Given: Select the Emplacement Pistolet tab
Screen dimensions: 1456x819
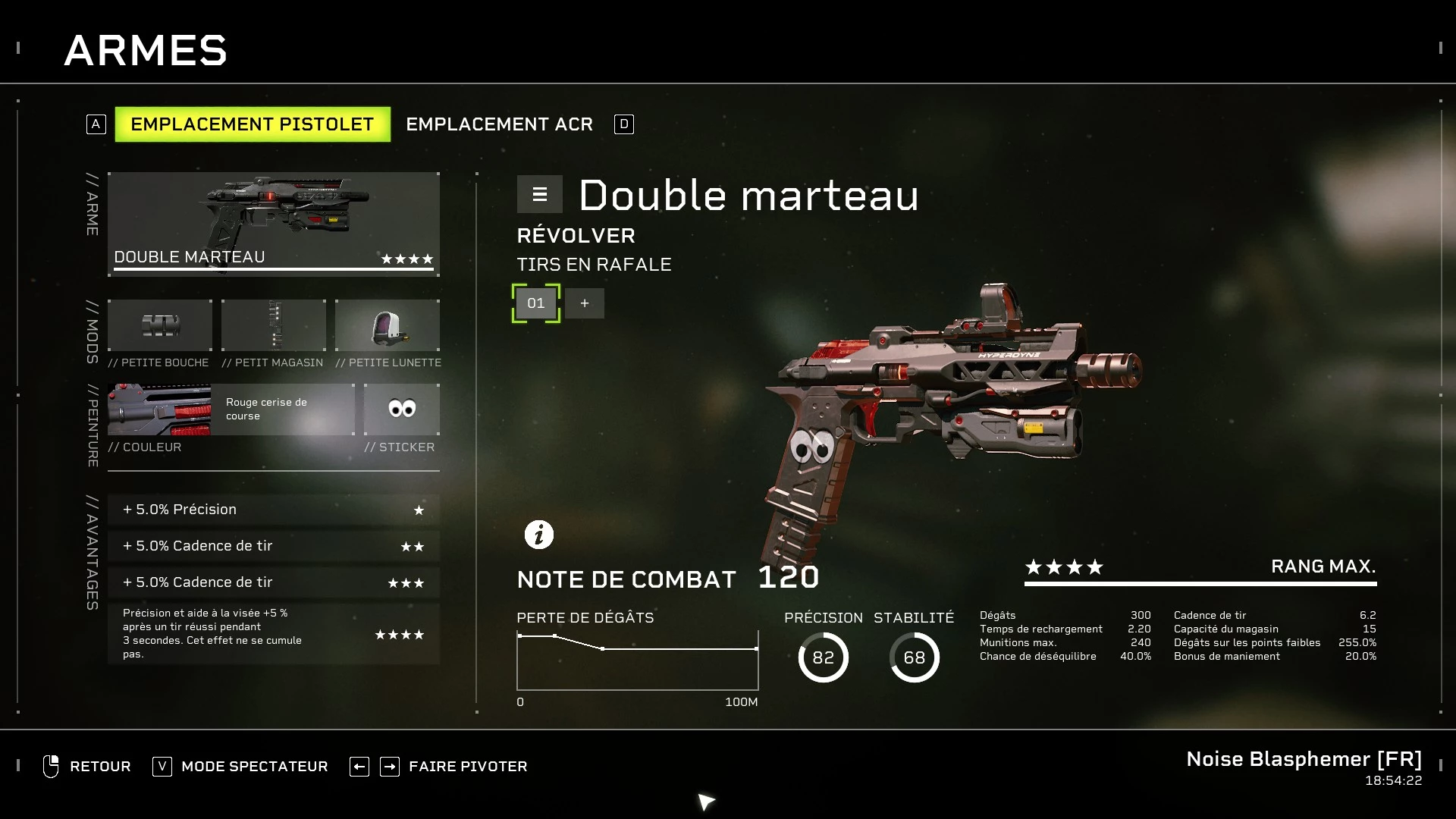Looking at the screenshot, I should (x=253, y=124).
